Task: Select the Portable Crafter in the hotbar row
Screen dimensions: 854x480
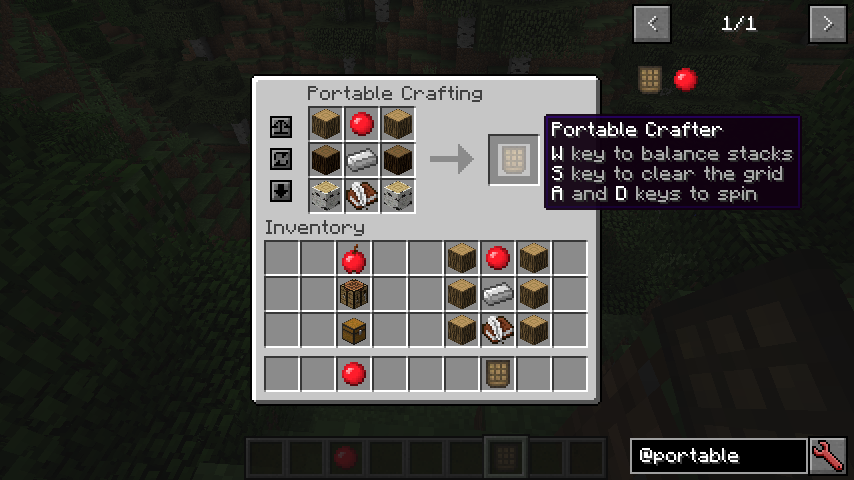Action: click(497, 374)
